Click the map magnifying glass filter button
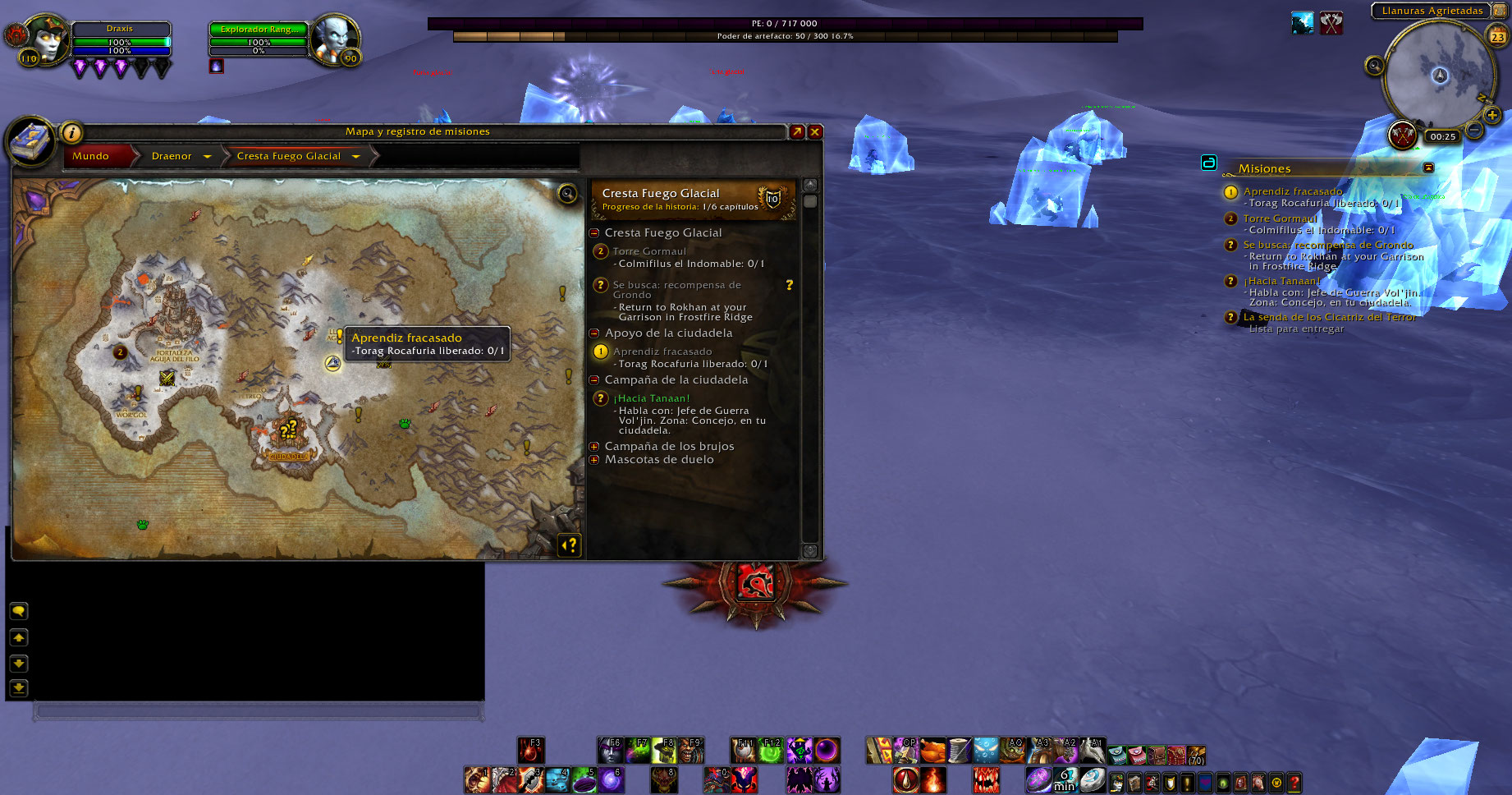The image size is (1512, 795). [x=567, y=194]
